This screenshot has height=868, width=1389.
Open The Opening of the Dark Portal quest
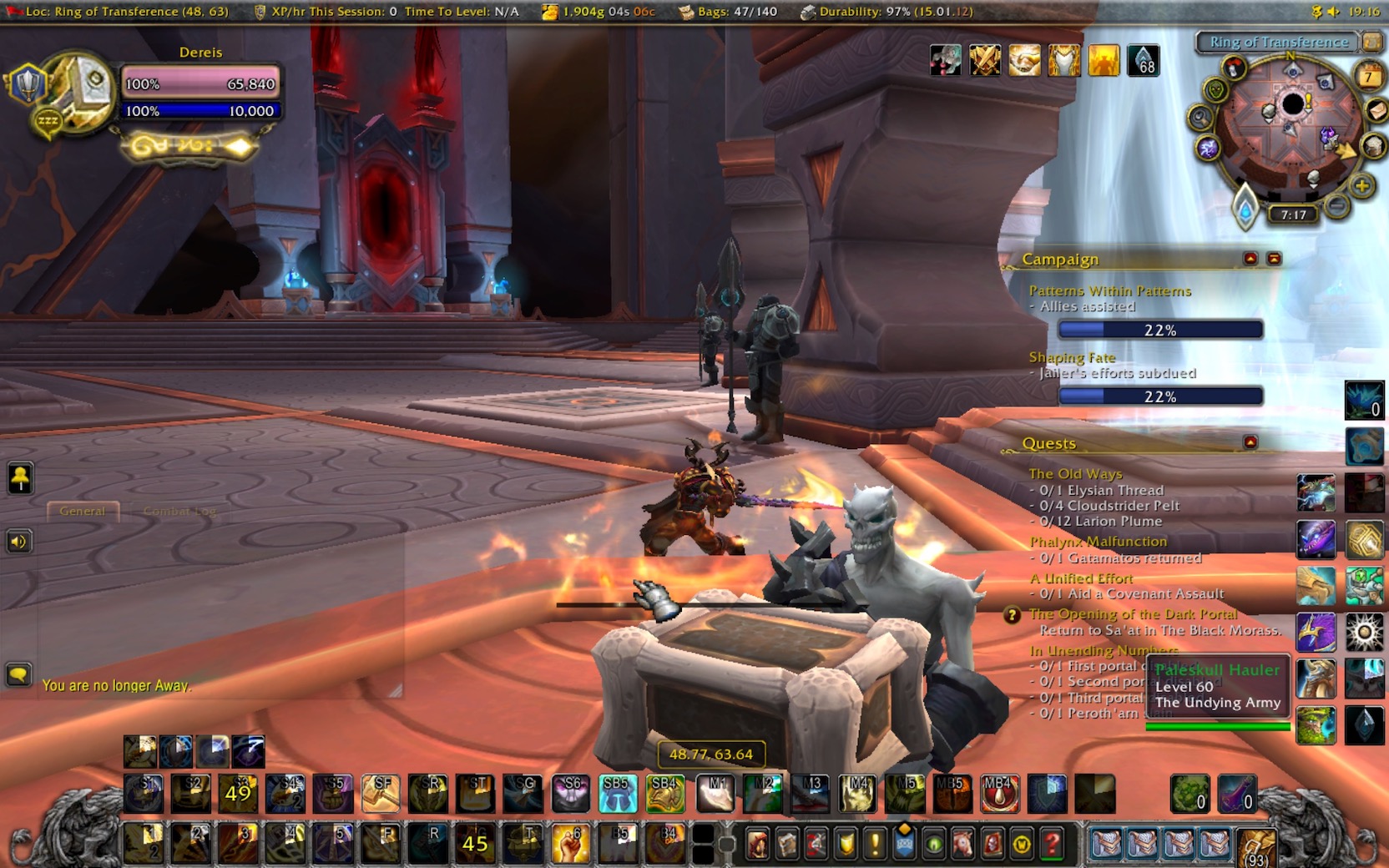pyautogui.click(x=1132, y=613)
